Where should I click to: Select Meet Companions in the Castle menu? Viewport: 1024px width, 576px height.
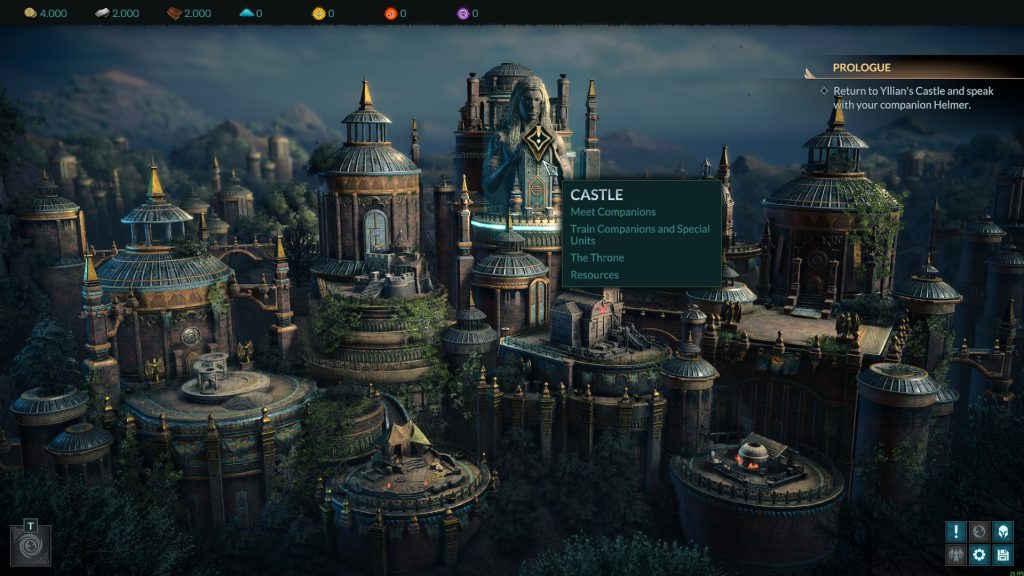pyautogui.click(x=613, y=212)
